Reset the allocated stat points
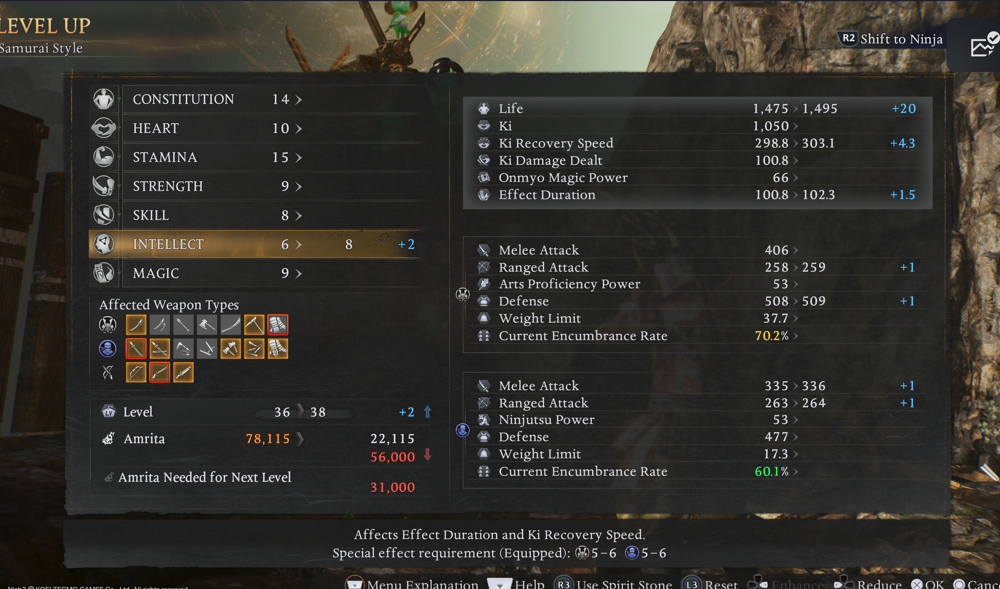This screenshot has height=589, width=1000. [x=711, y=583]
